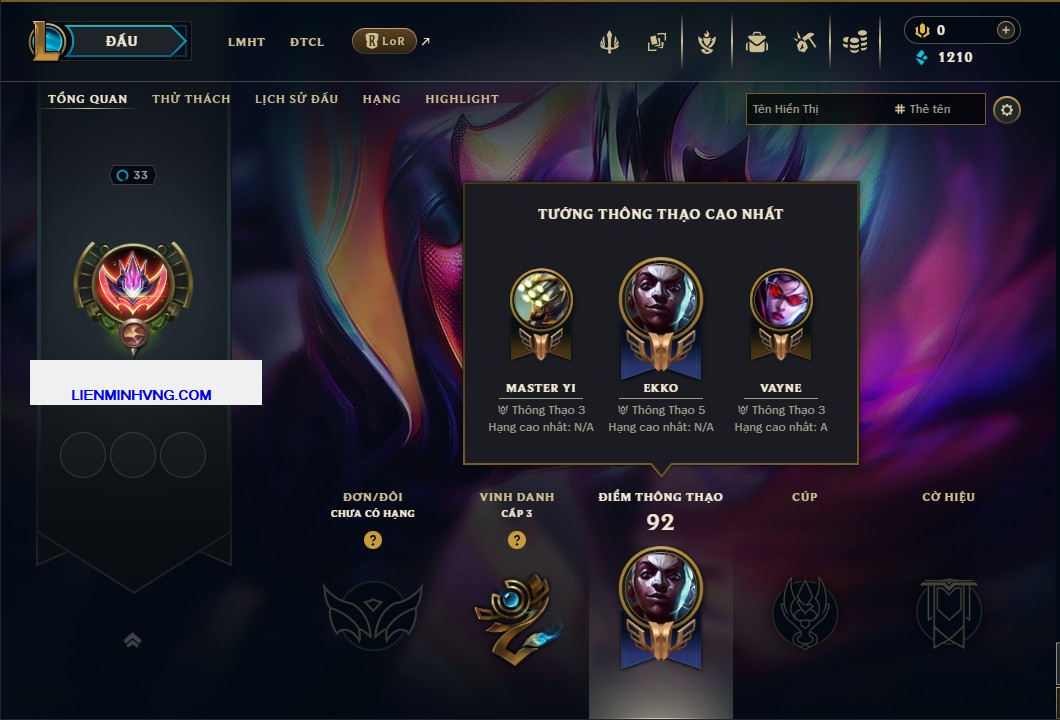1060x720 pixels.
Task: Open the LỊCH SỬ ĐẤU tab
Action: coord(296,99)
